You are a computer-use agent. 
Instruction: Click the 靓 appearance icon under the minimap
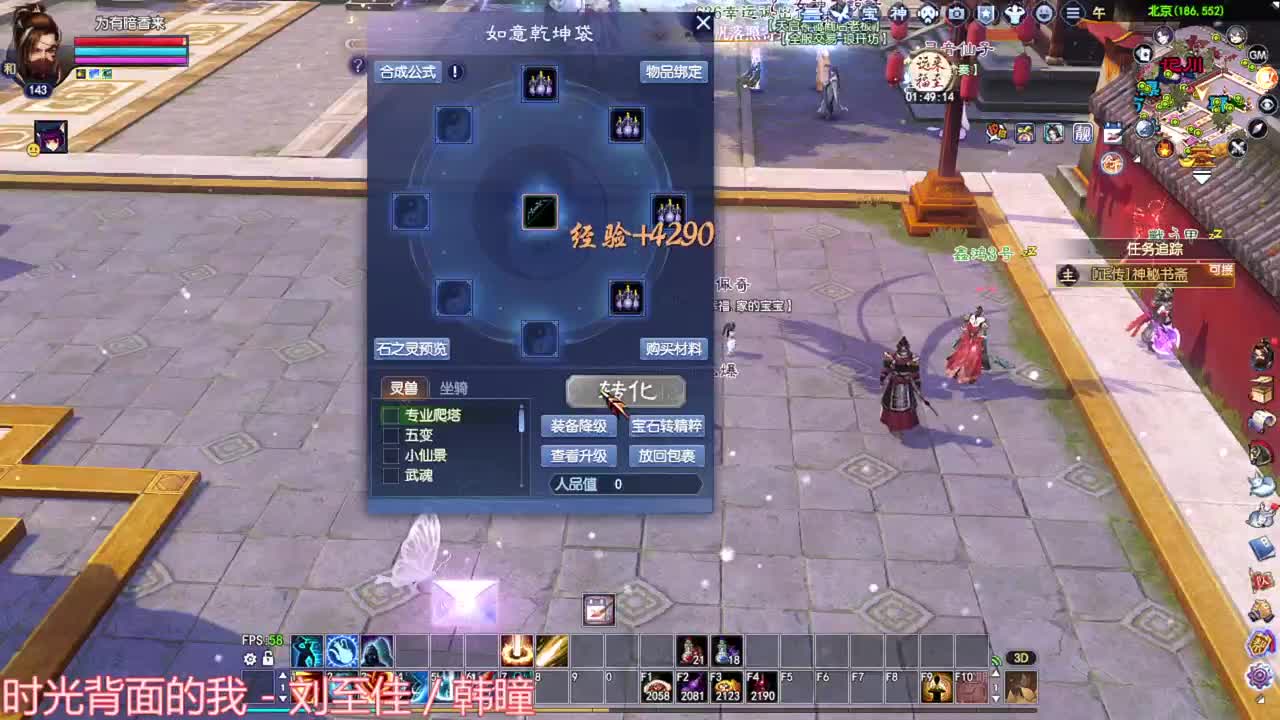(1081, 133)
